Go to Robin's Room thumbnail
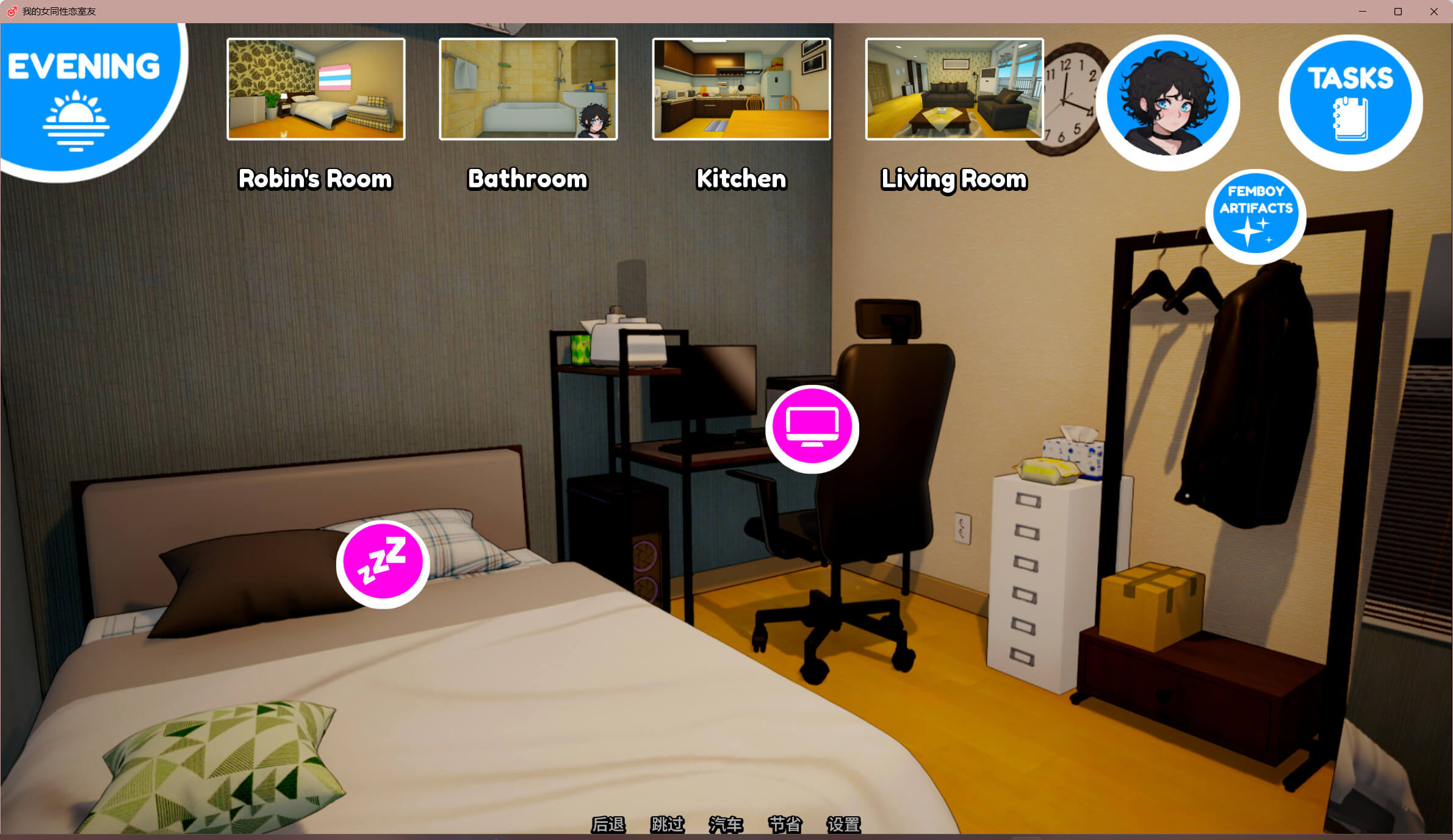The width and height of the screenshot is (1453, 840). 315,89
